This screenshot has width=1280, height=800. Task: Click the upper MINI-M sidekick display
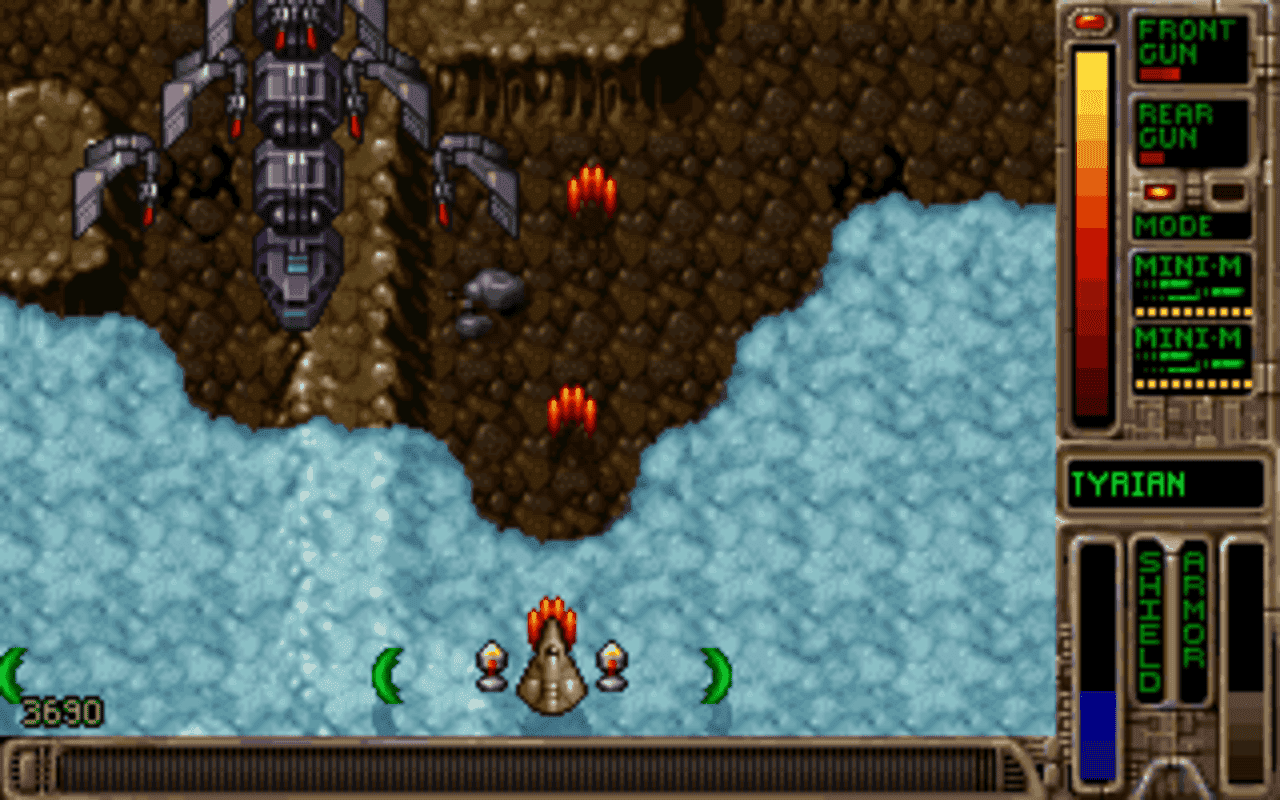click(x=1190, y=285)
